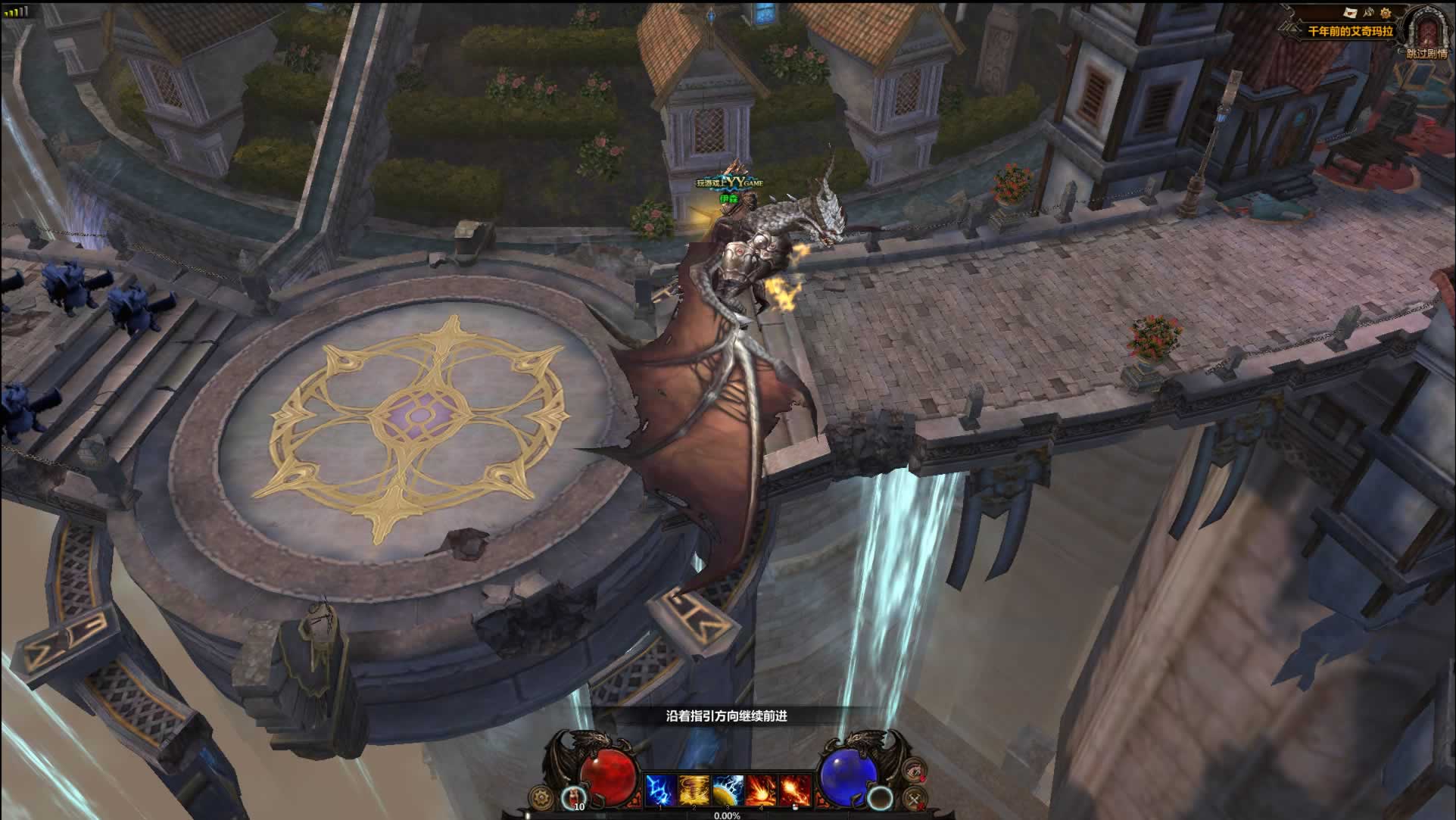Use the lightning orb skill

[x=727, y=791]
